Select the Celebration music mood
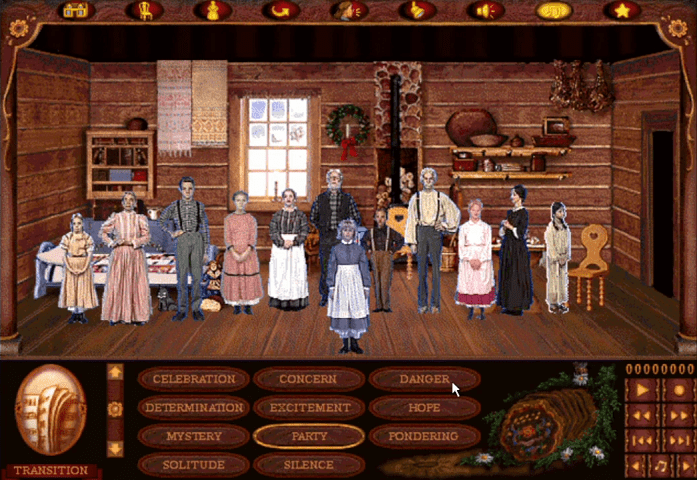Image resolution: width=697 pixels, height=480 pixels. 194,379
